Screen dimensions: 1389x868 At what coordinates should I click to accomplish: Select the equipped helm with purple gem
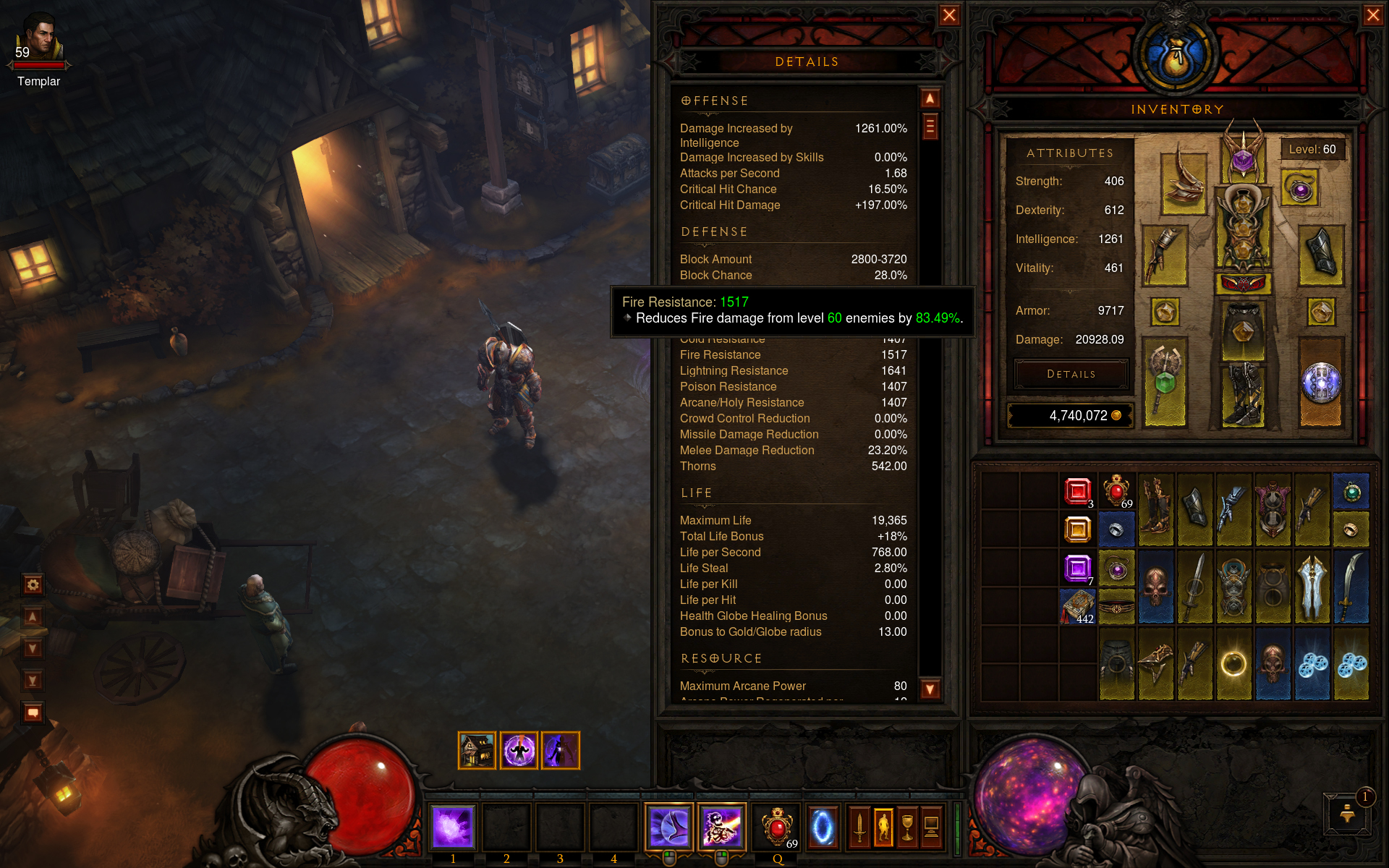1243,156
